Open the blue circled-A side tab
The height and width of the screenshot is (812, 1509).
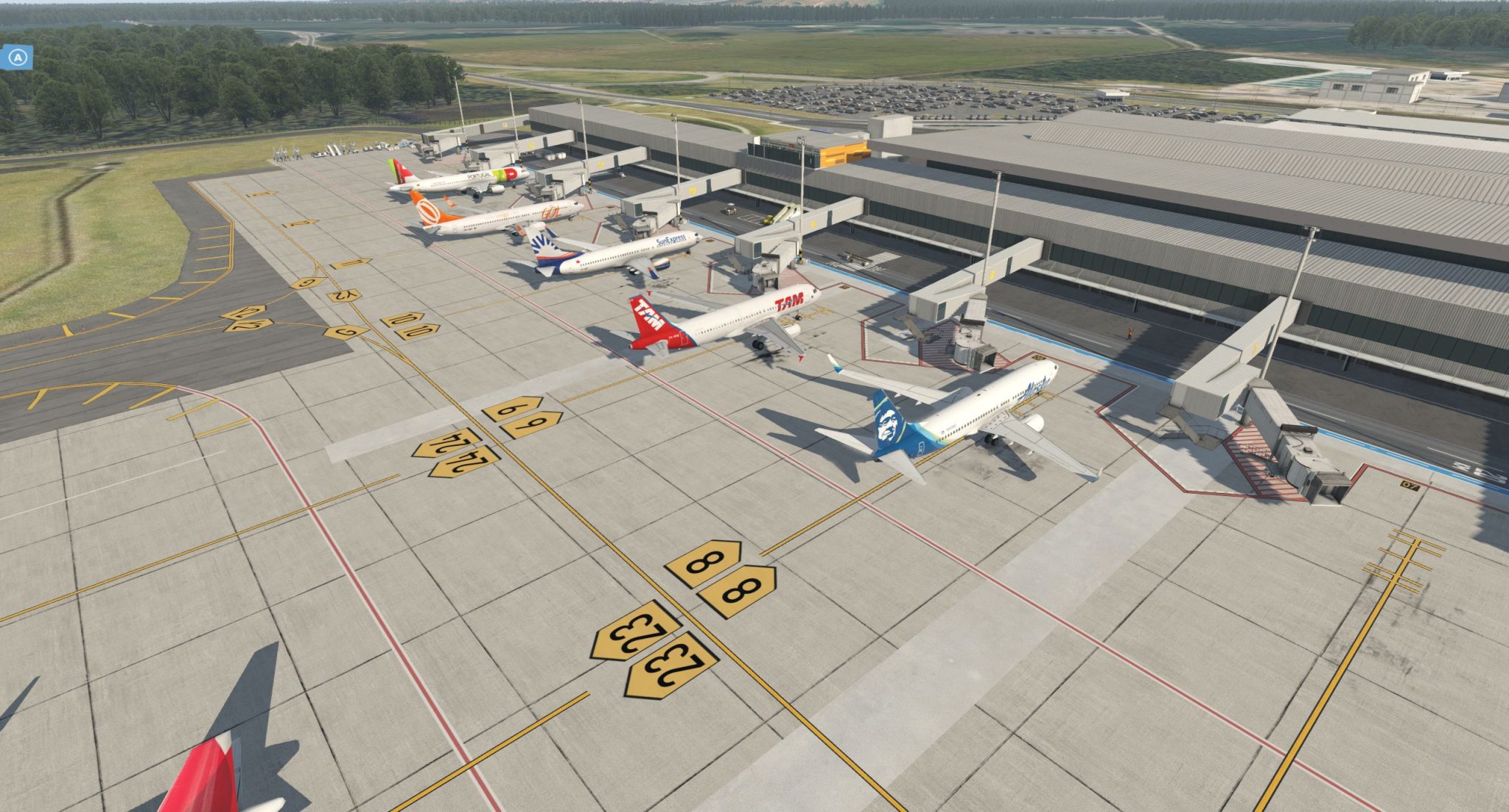pos(18,56)
